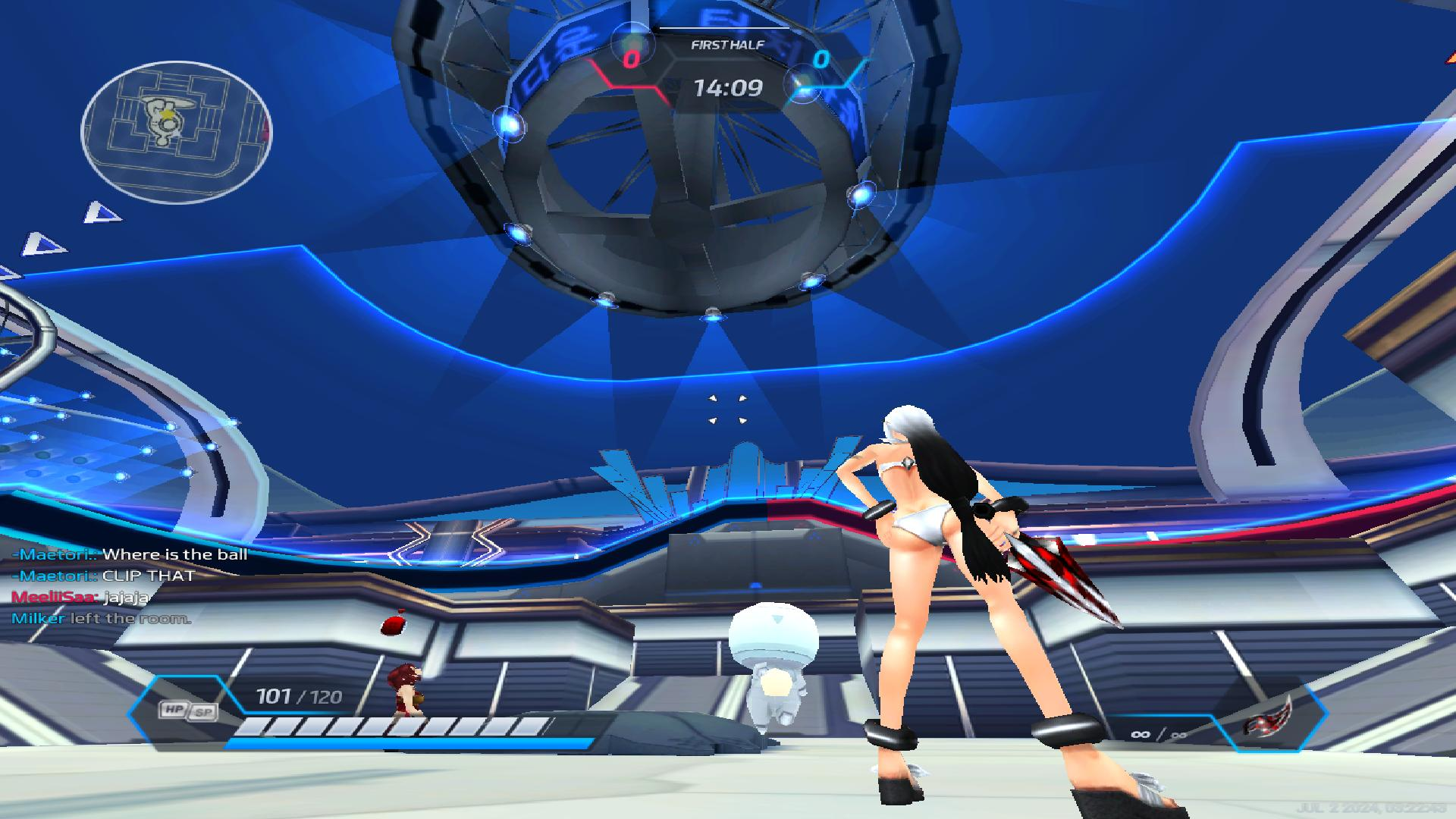The height and width of the screenshot is (819, 1456).
Task: Click Maetori's "Where is the ball" chat message
Action: [175, 554]
